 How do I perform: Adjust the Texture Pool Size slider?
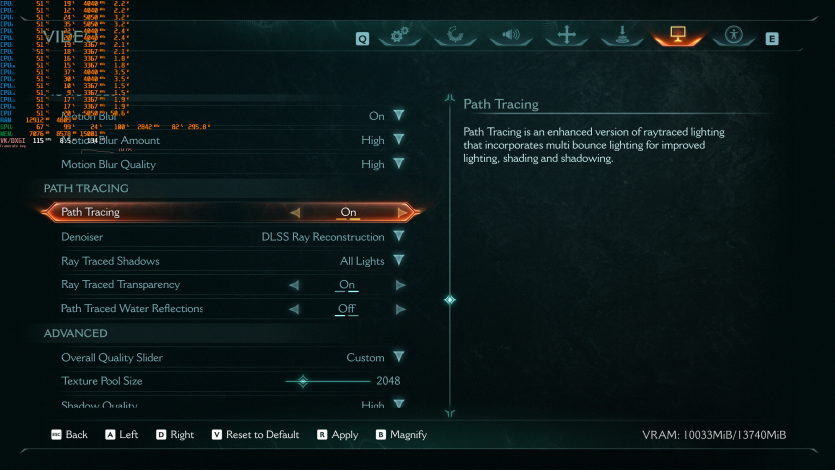tap(303, 381)
